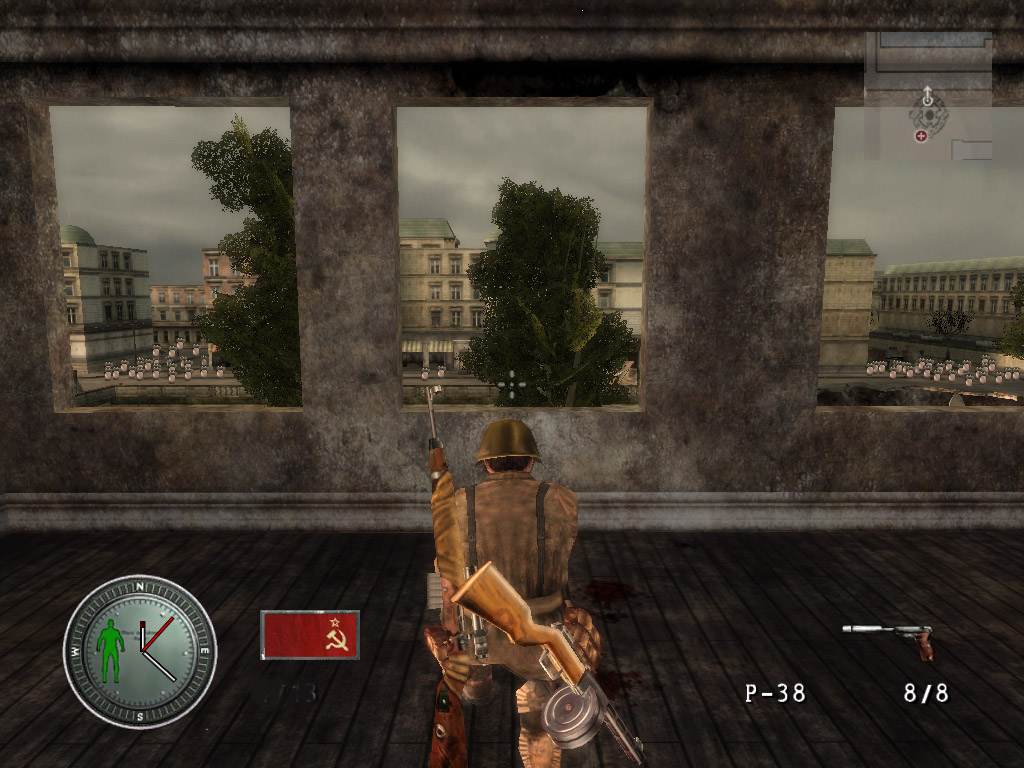Click the minimap in the corner
Screen dimensions: 1024x768
928,96
